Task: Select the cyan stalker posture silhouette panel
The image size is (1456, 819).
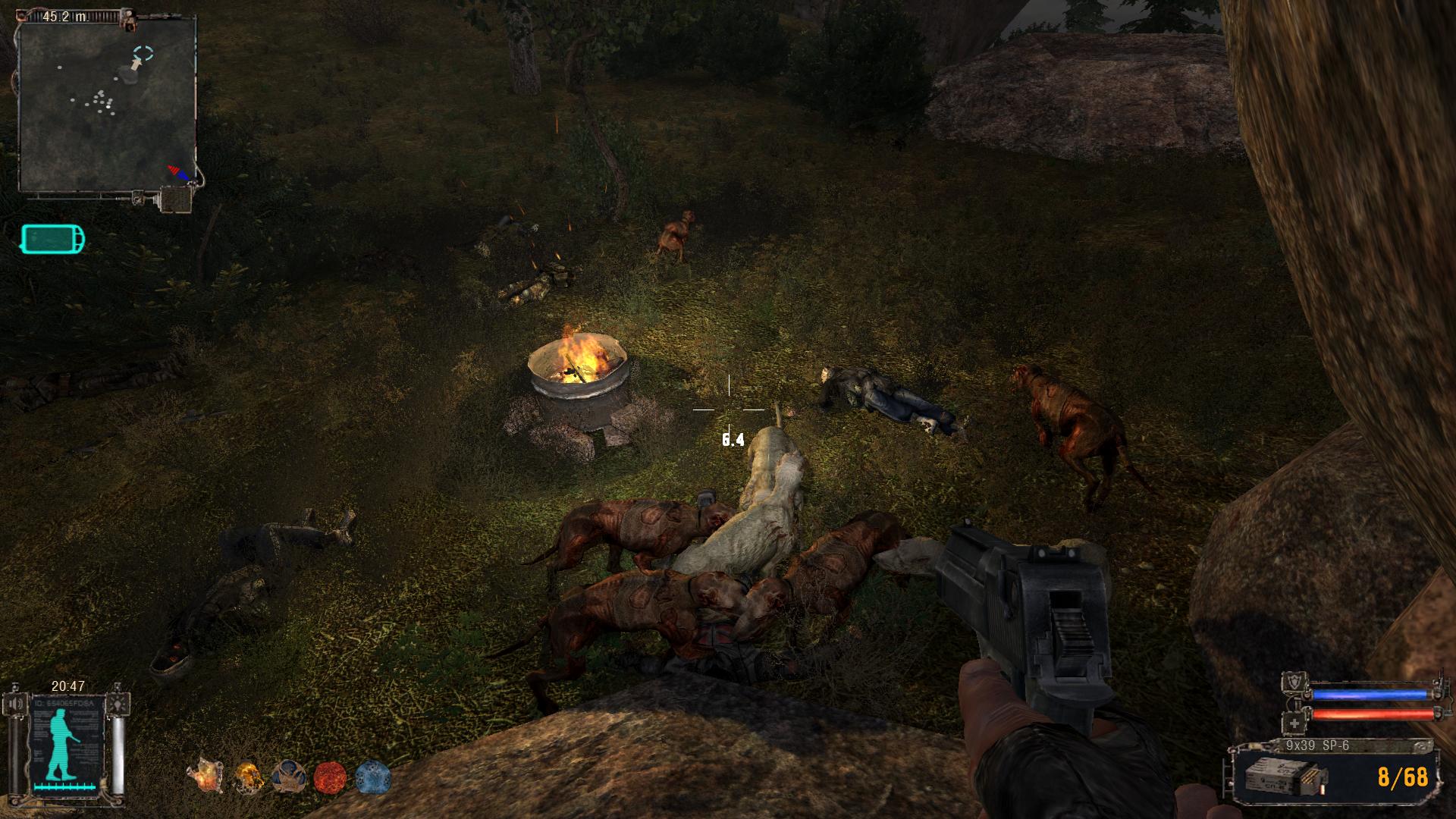Action: (x=62, y=746)
